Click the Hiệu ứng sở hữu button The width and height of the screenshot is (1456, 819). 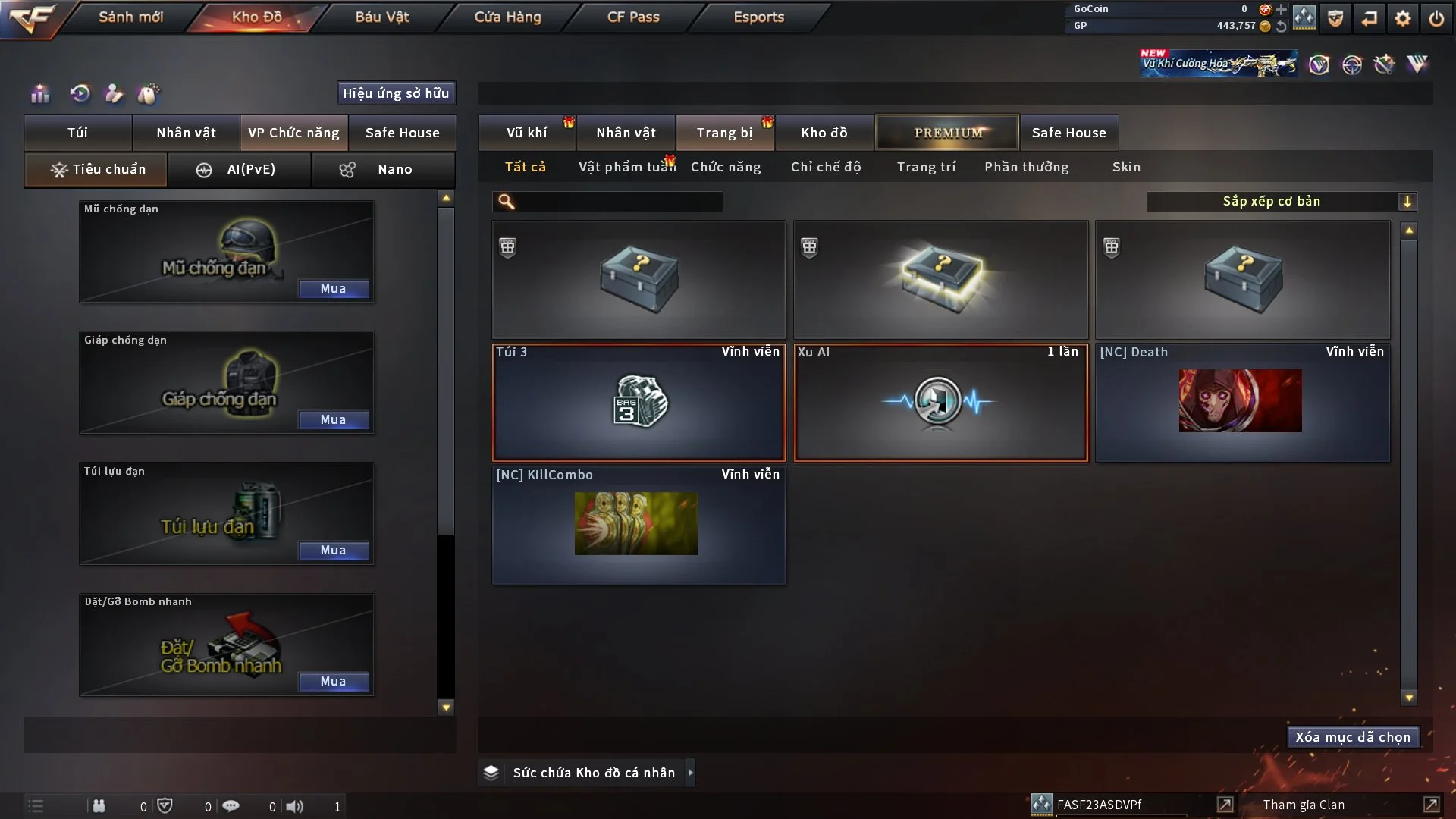(396, 93)
